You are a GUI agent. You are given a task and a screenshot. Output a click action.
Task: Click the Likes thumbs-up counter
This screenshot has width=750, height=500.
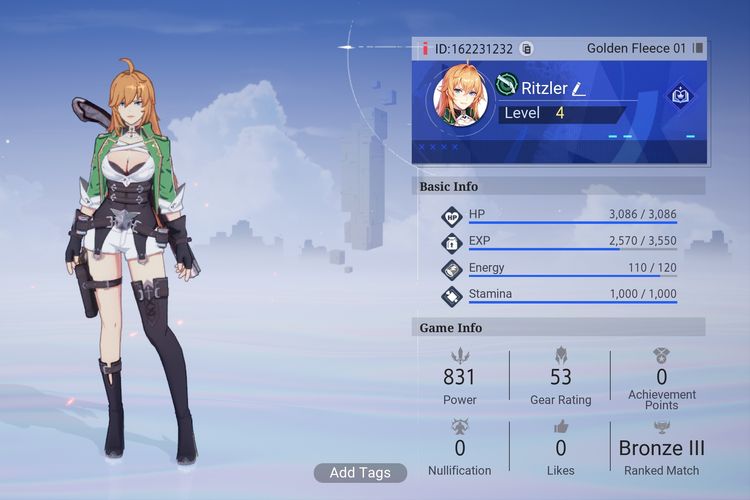coord(560,446)
